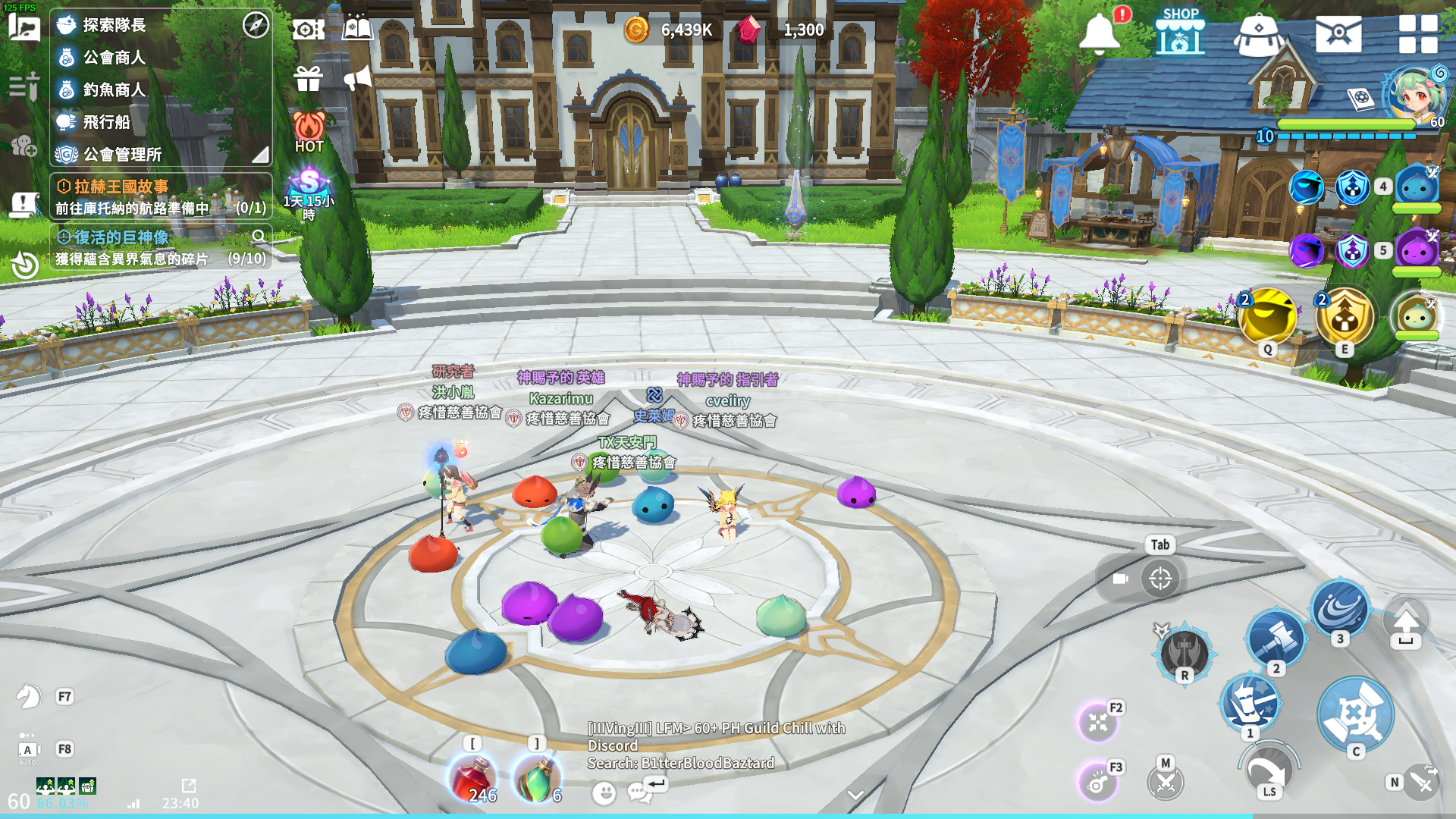The image size is (1456, 819).
Task: Open the gift box rewards icon
Action: coord(309,78)
